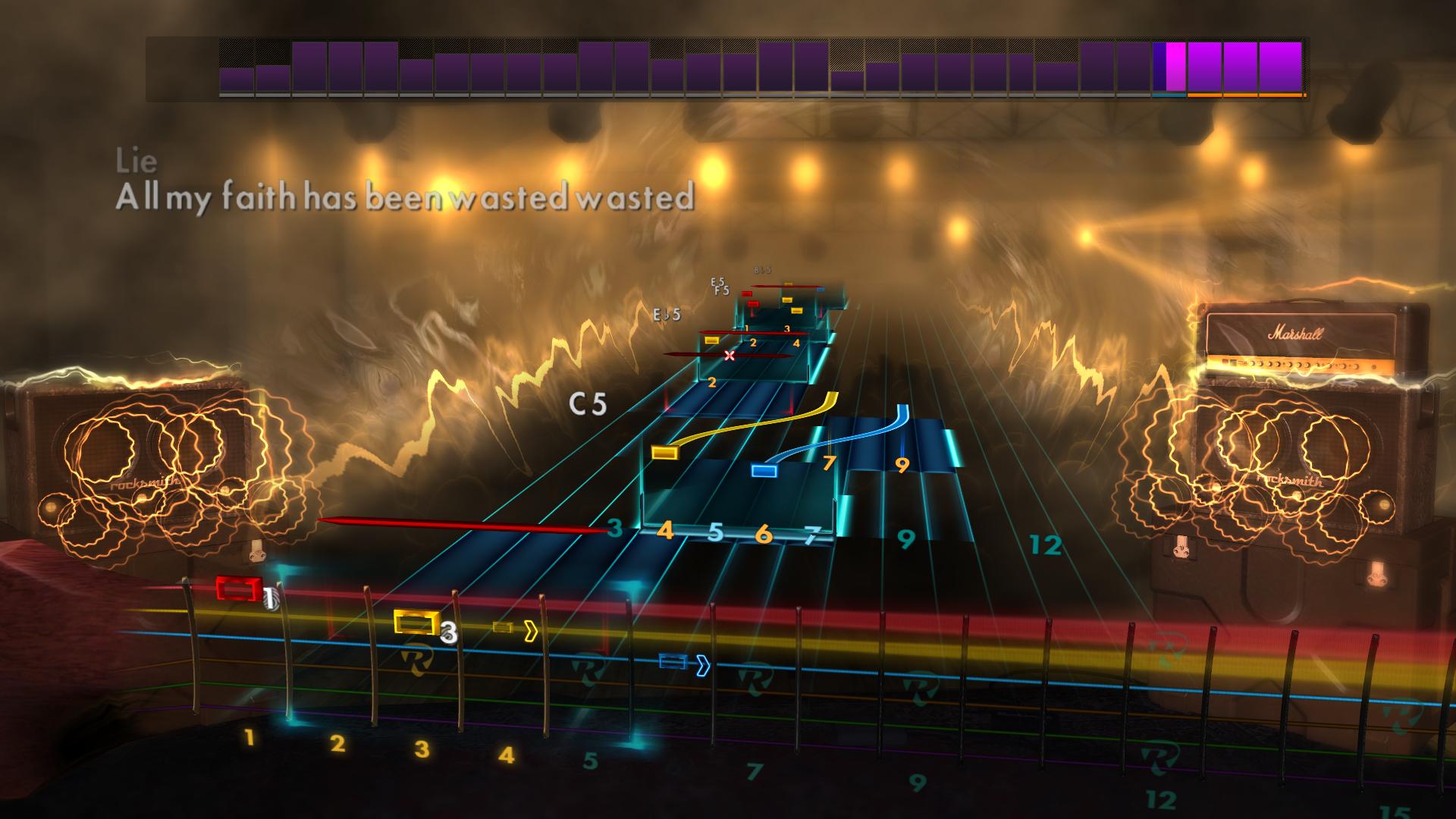
Task: Click the missed-note X marker on the highway
Action: (x=730, y=354)
